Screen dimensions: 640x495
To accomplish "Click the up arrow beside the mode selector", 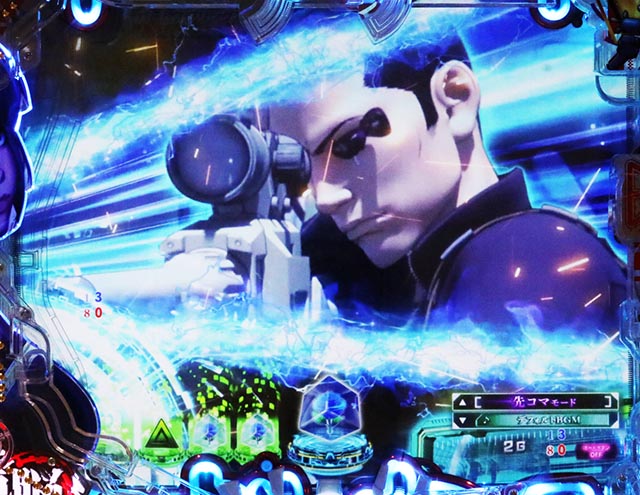I will pyautogui.click(x=461, y=402).
